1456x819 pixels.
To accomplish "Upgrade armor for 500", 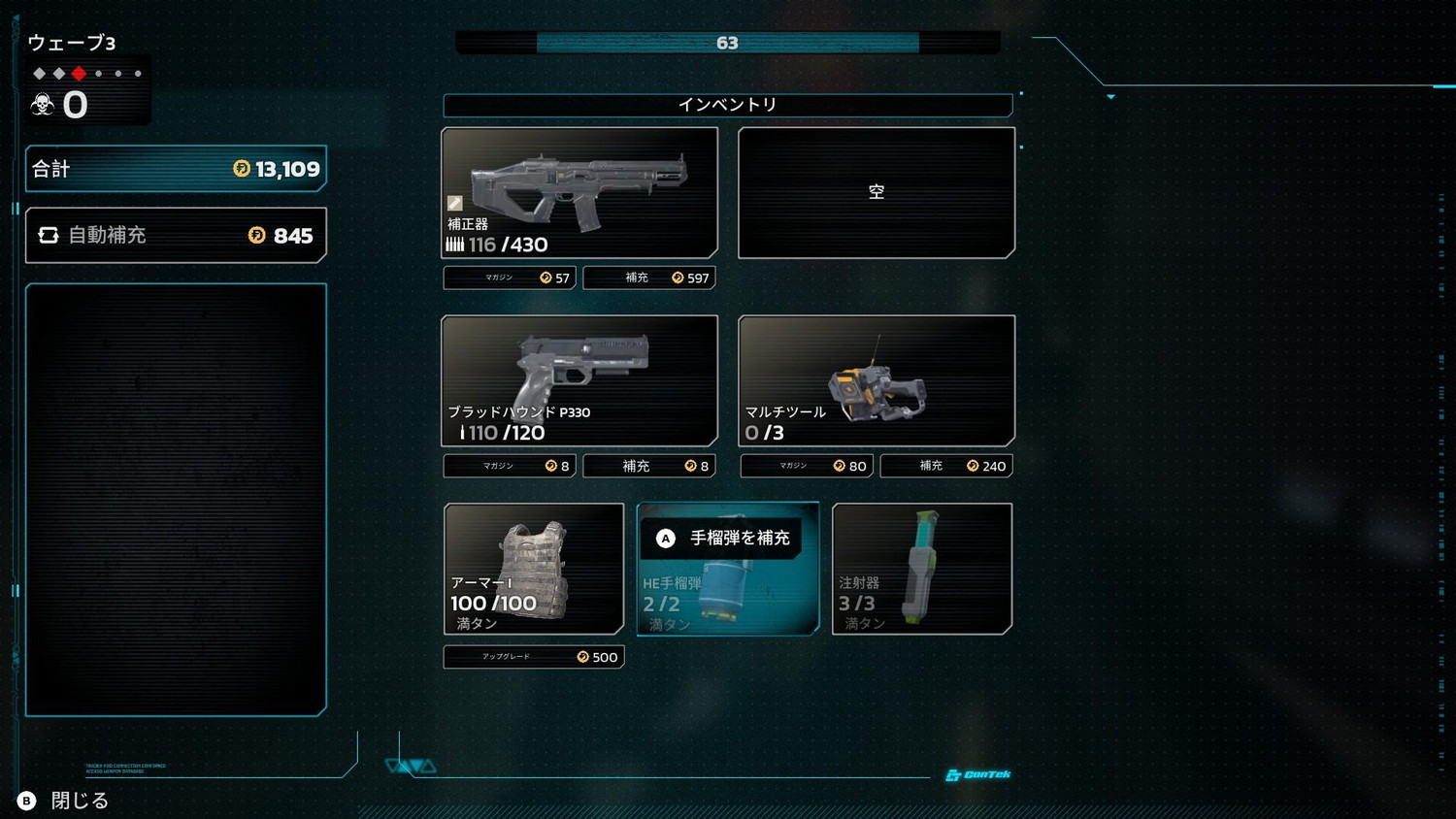I will pyautogui.click(x=534, y=657).
